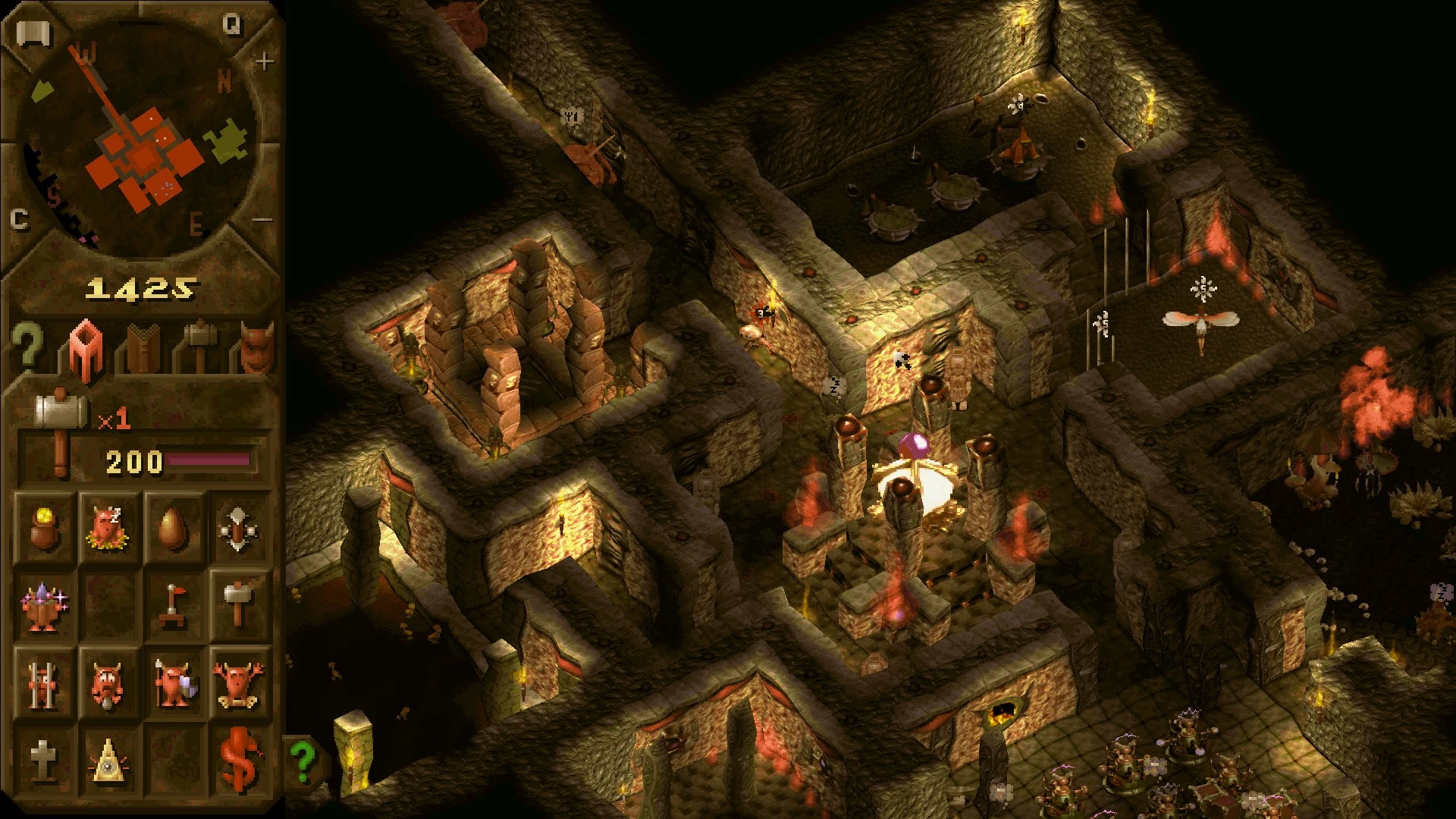Viewport: 1456px width, 819px height.
Task: Open the green question mark message
Action: point(304,761)
